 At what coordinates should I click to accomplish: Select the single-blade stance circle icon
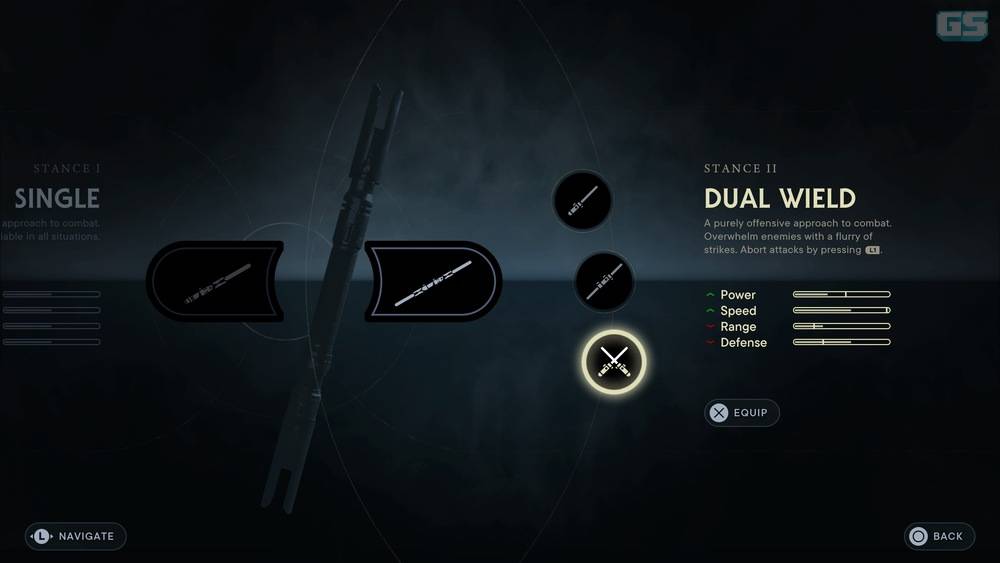(582, 201)
